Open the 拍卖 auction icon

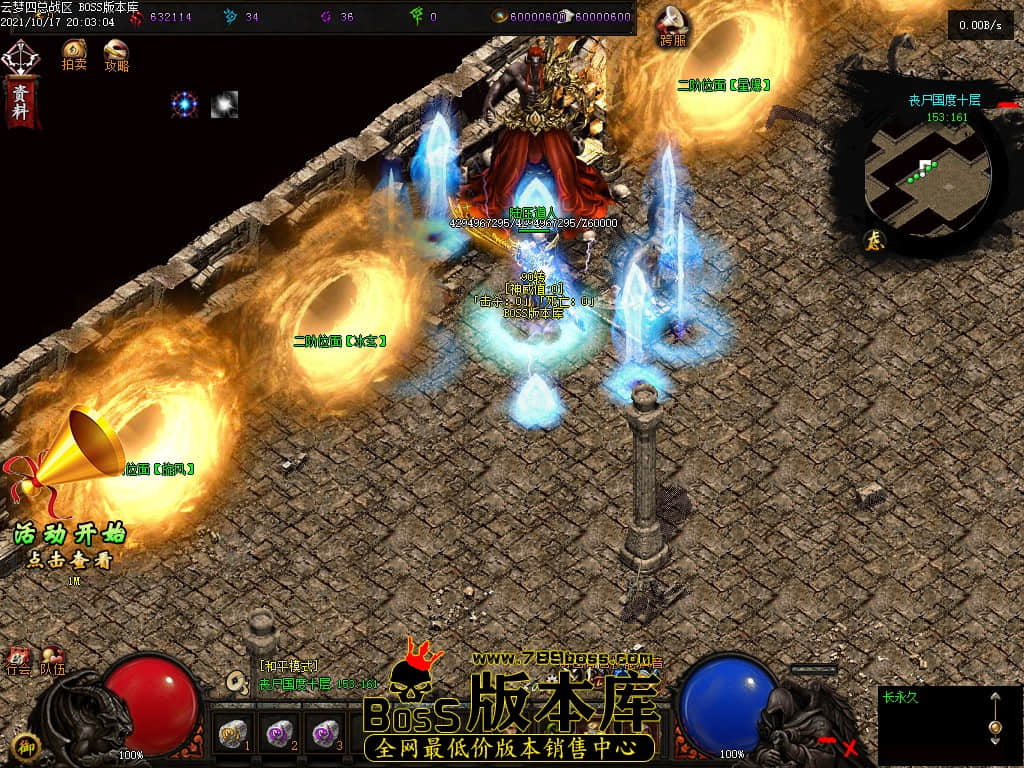point(74,52)
